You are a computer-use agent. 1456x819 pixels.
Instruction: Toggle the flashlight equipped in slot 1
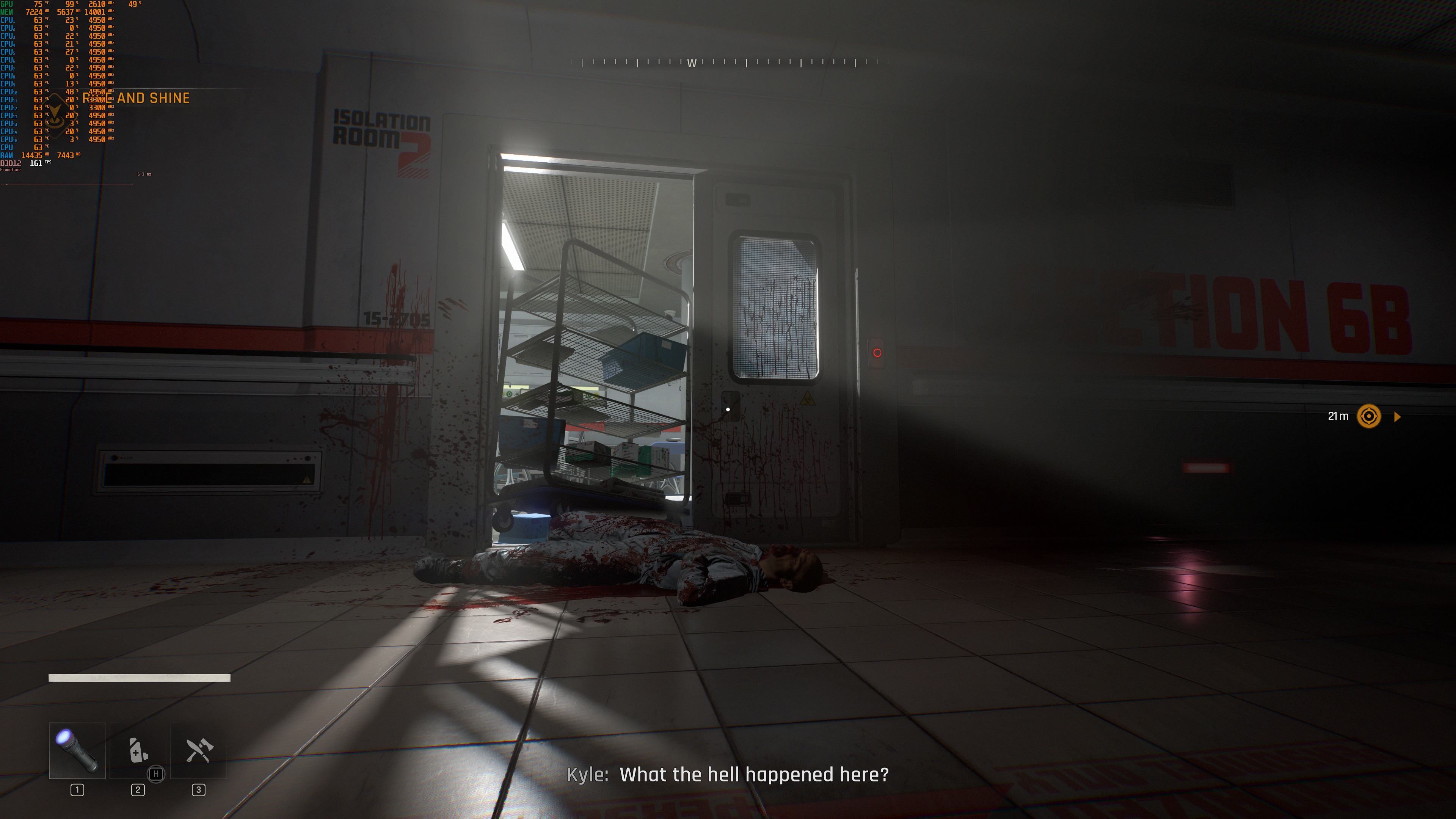pos(76,752)
